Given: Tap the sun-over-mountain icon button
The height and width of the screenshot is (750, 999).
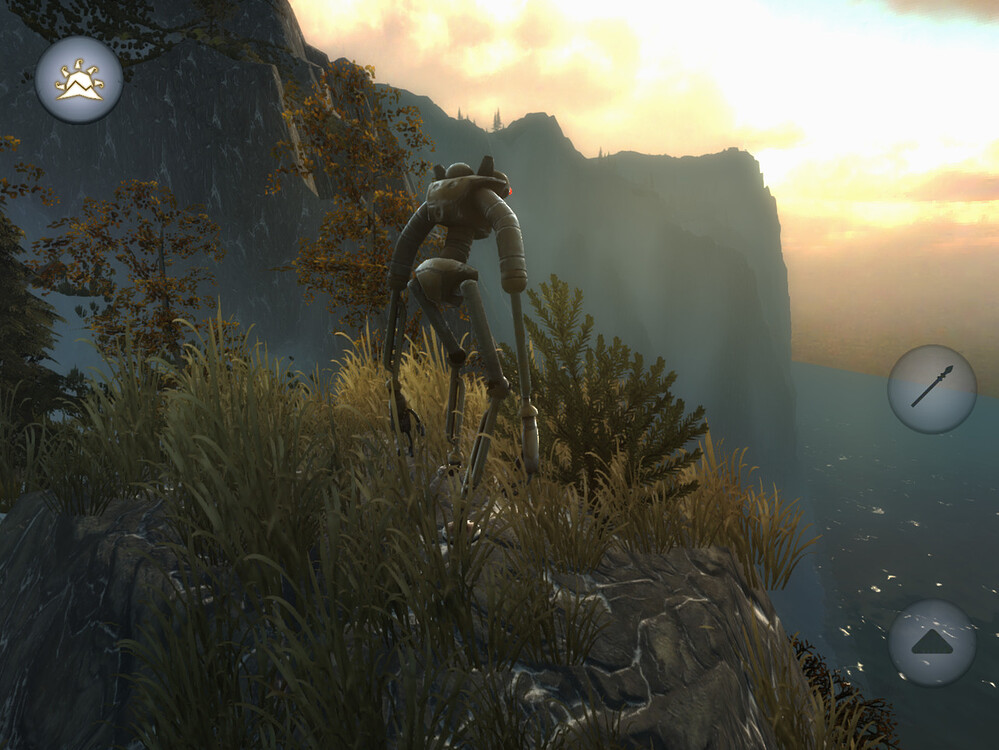Looking at the screenshot, I should (x=79, y=80).
